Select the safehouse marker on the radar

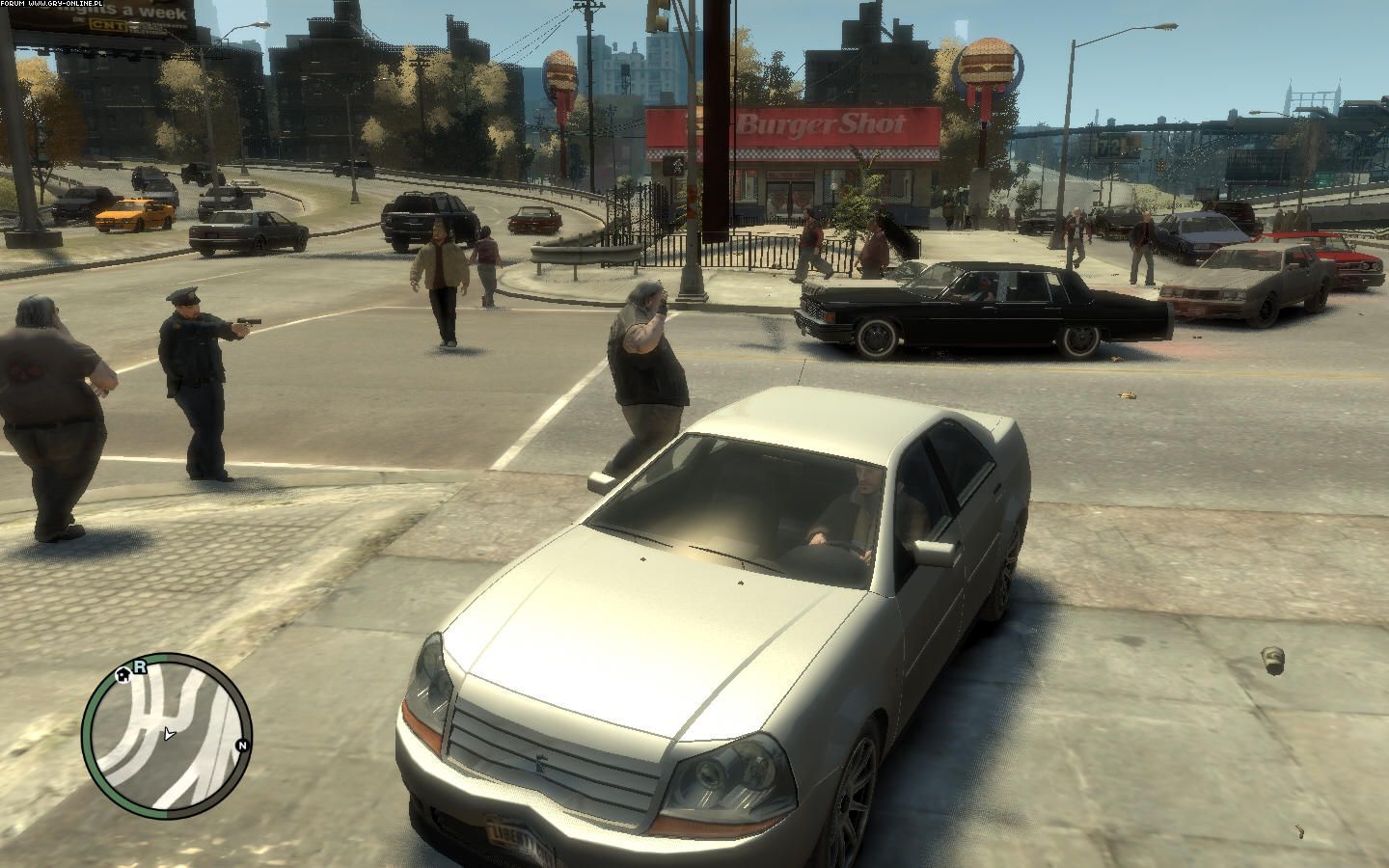(x=123, y=675)
